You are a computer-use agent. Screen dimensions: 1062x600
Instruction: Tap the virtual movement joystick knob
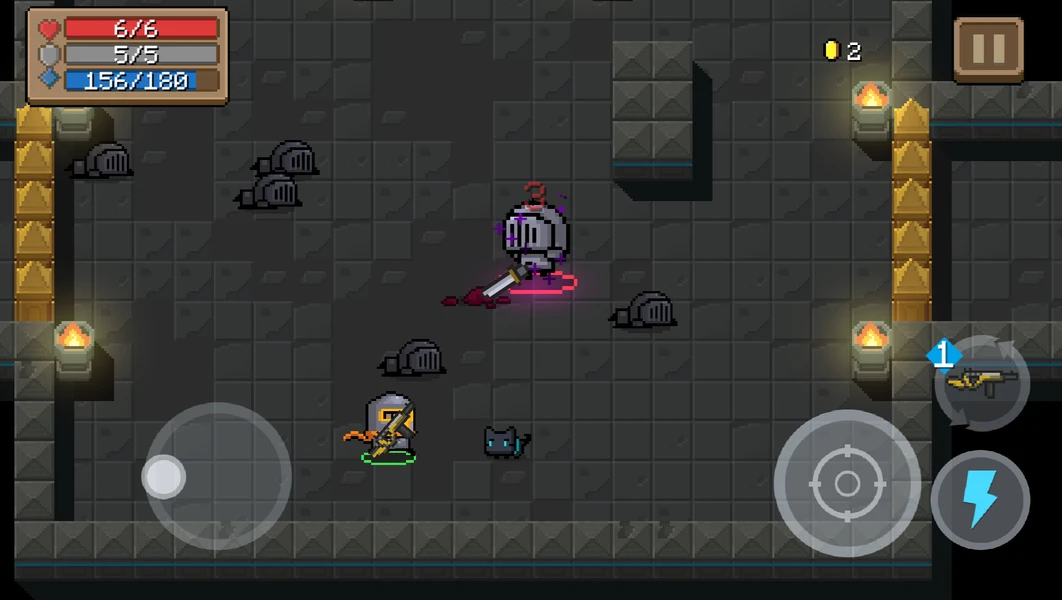pyautogui.click(x=164, y=477)
